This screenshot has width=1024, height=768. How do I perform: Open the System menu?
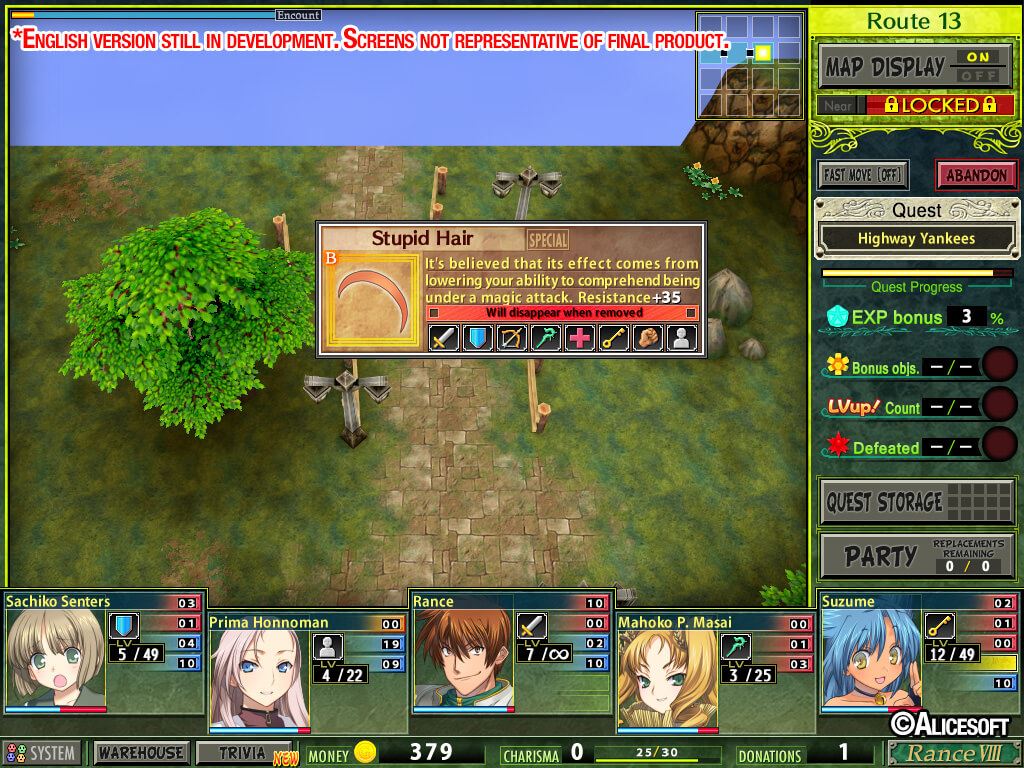pos(44,753)
